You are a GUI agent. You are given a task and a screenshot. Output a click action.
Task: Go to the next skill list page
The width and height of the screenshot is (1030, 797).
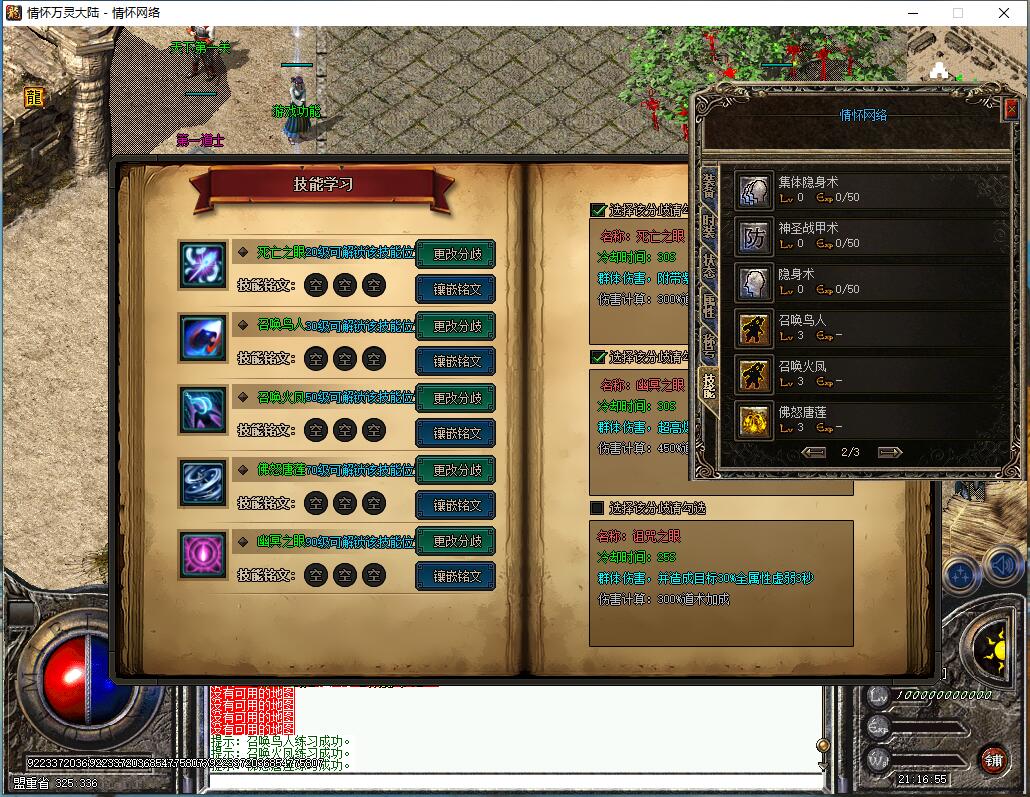coord(889,452)
